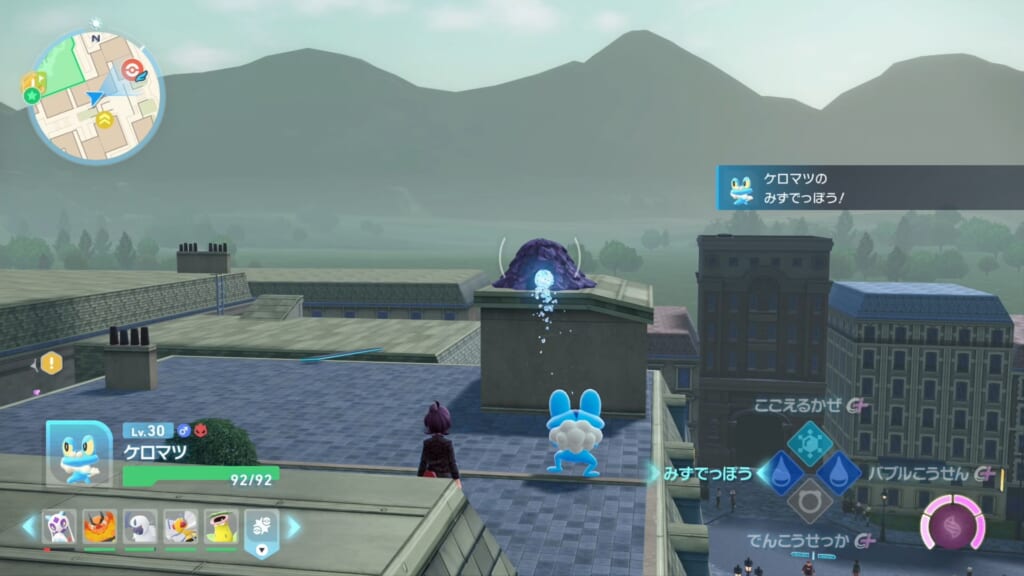Activate the pink Mega Evolution gauge
The image size is (1024, 576).
(x=952, y=523)
